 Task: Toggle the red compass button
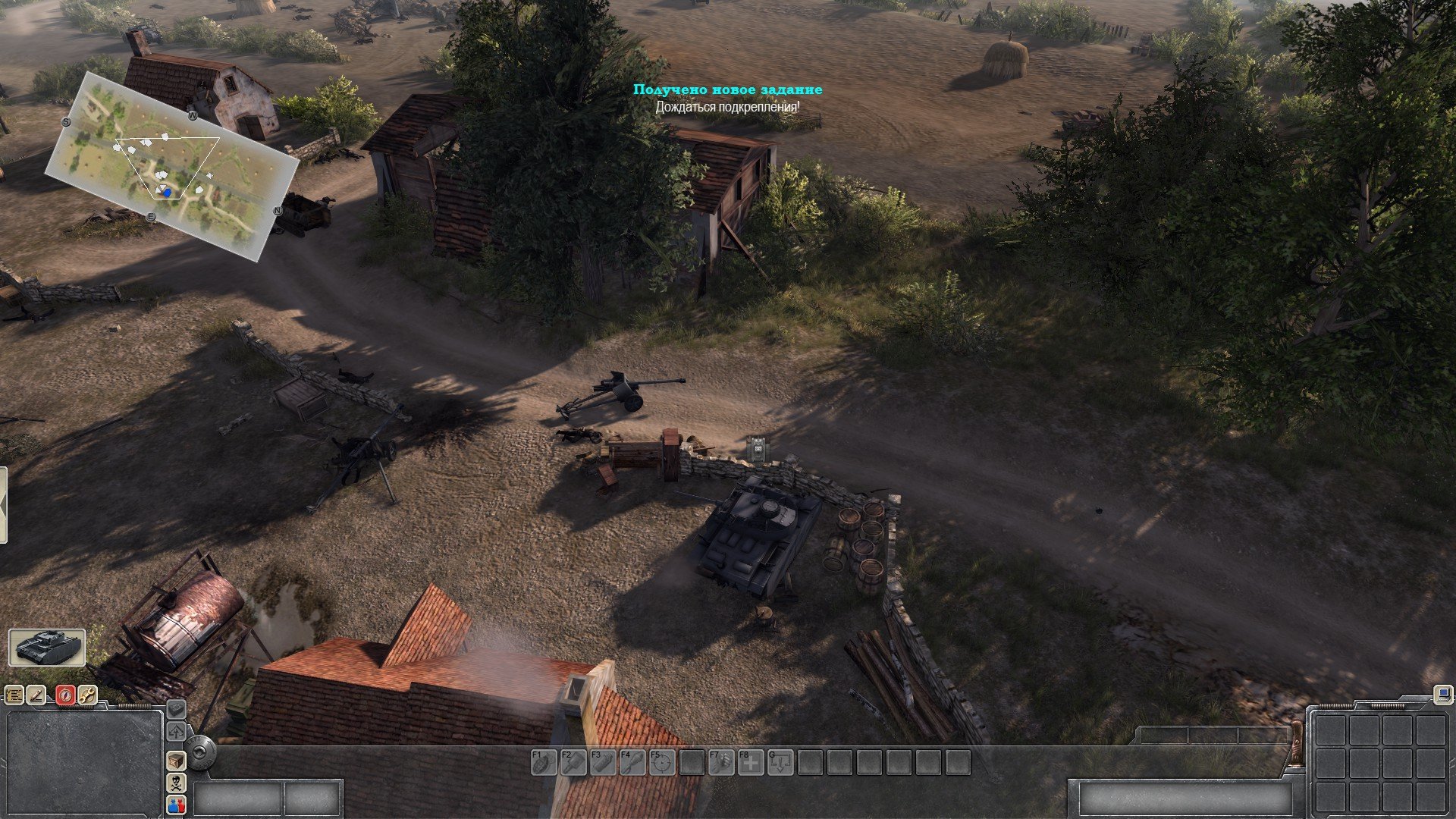tap(65, 695)
